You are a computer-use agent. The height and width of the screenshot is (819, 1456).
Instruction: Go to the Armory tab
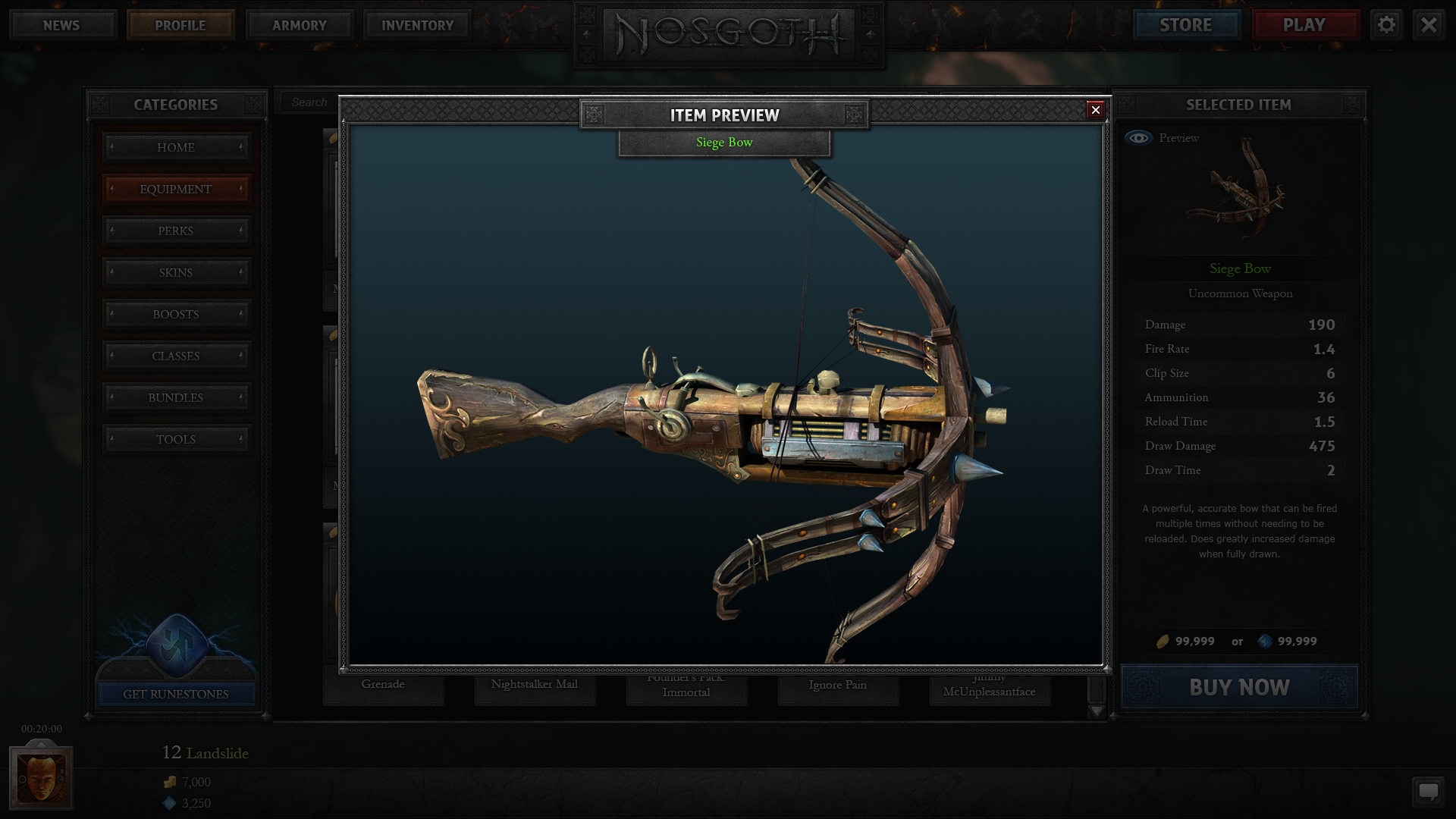pyautogui.click(x=299, y=25)
